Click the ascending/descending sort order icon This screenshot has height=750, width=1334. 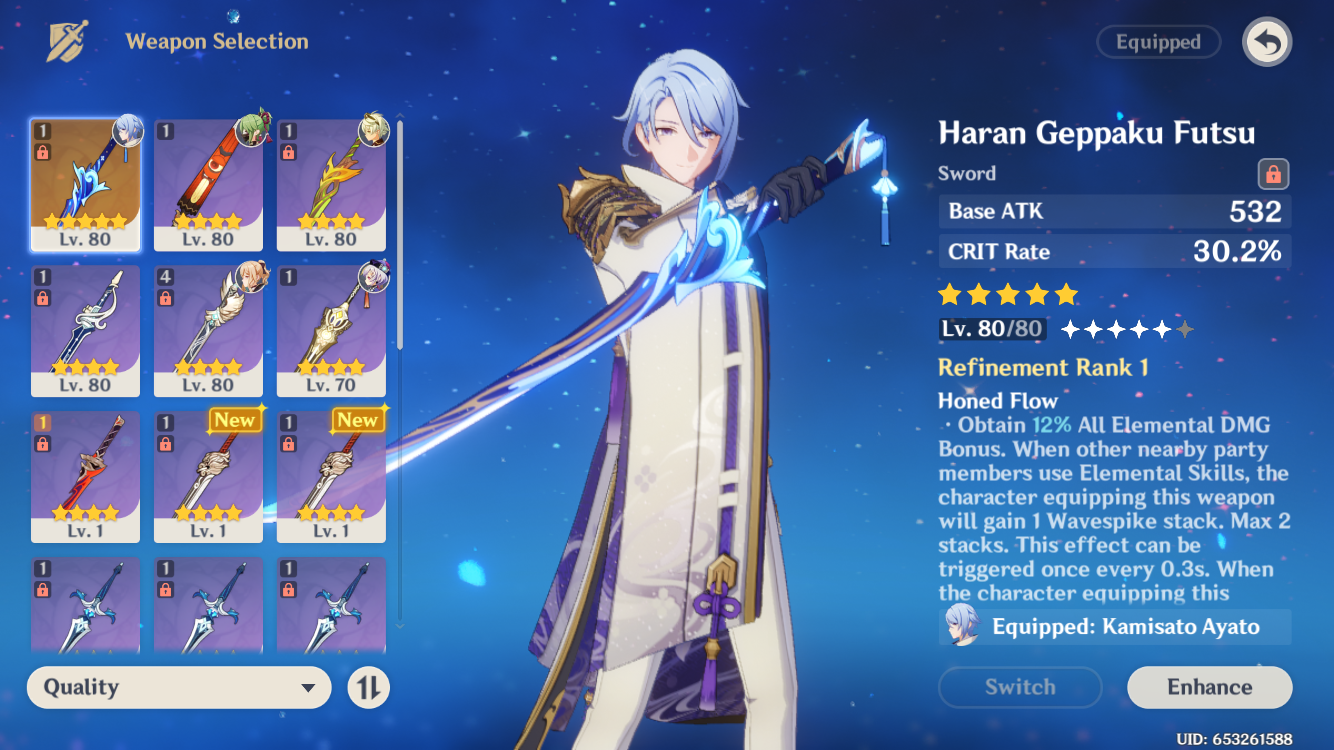click(368, 687)
